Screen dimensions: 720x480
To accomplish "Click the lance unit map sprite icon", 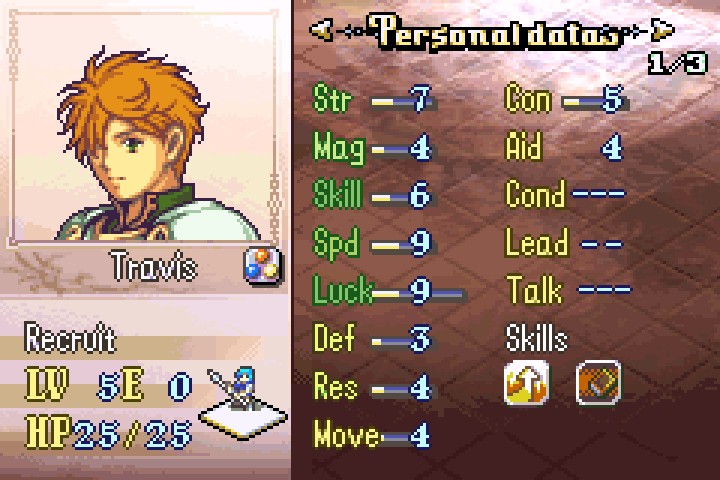I will pyautogui.click(x=234, y=392).
